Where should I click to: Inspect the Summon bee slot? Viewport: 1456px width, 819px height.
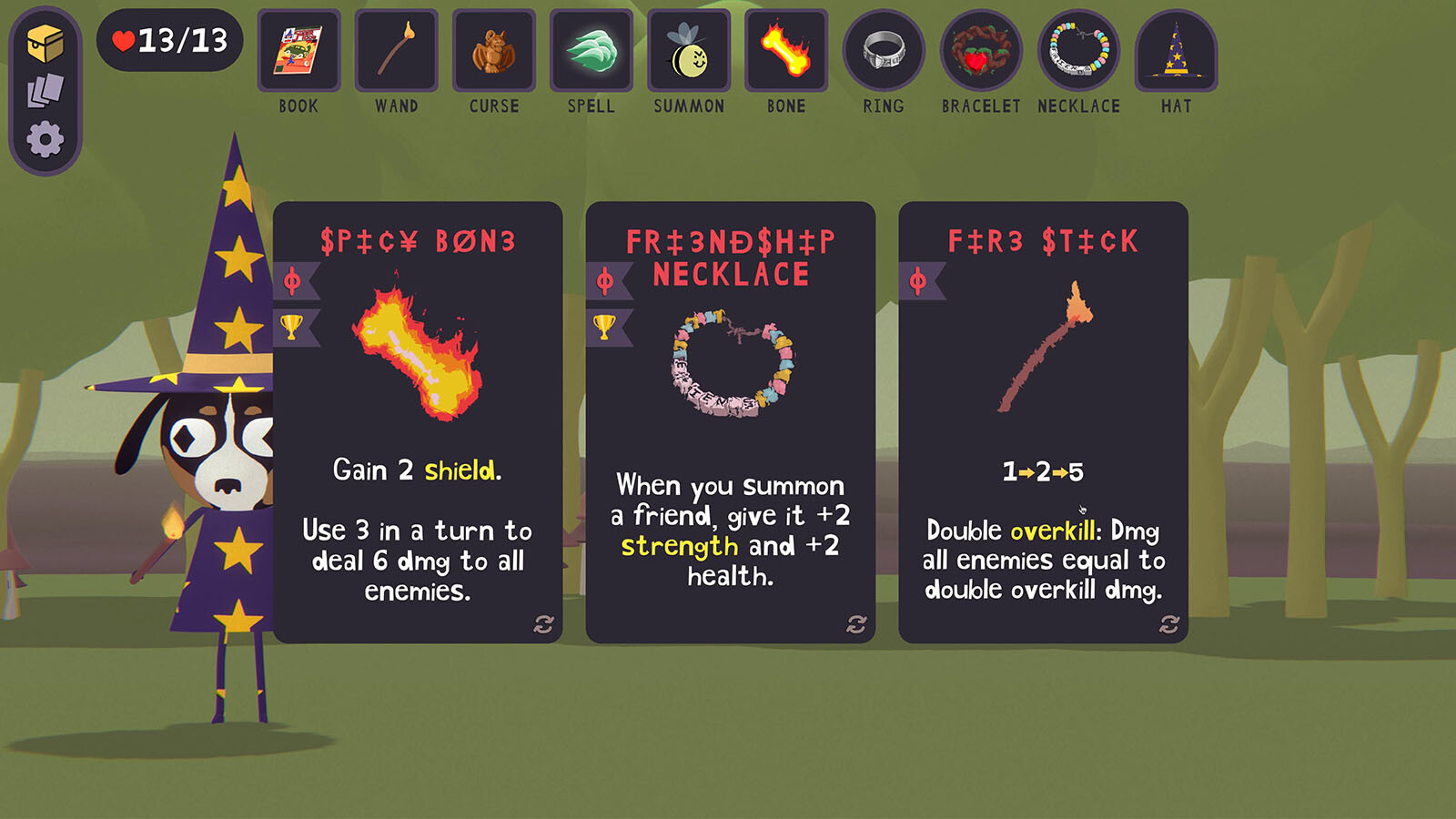689,51
